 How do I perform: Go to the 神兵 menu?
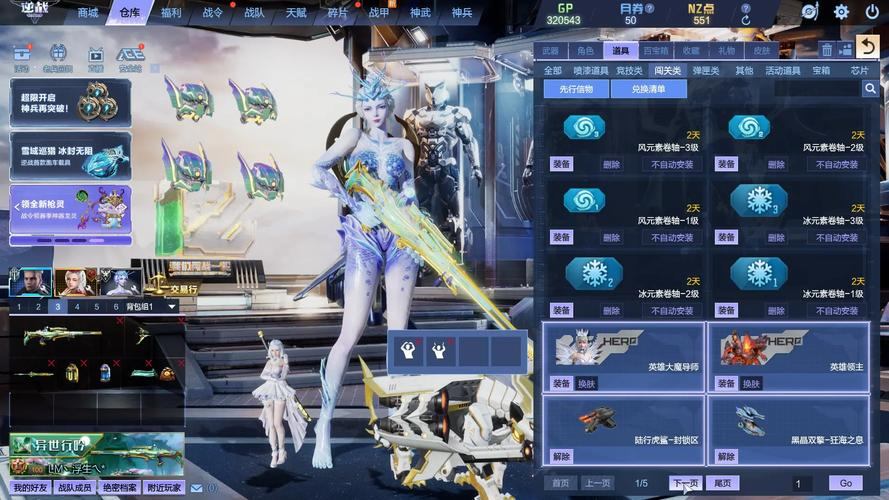coord(461,13)
